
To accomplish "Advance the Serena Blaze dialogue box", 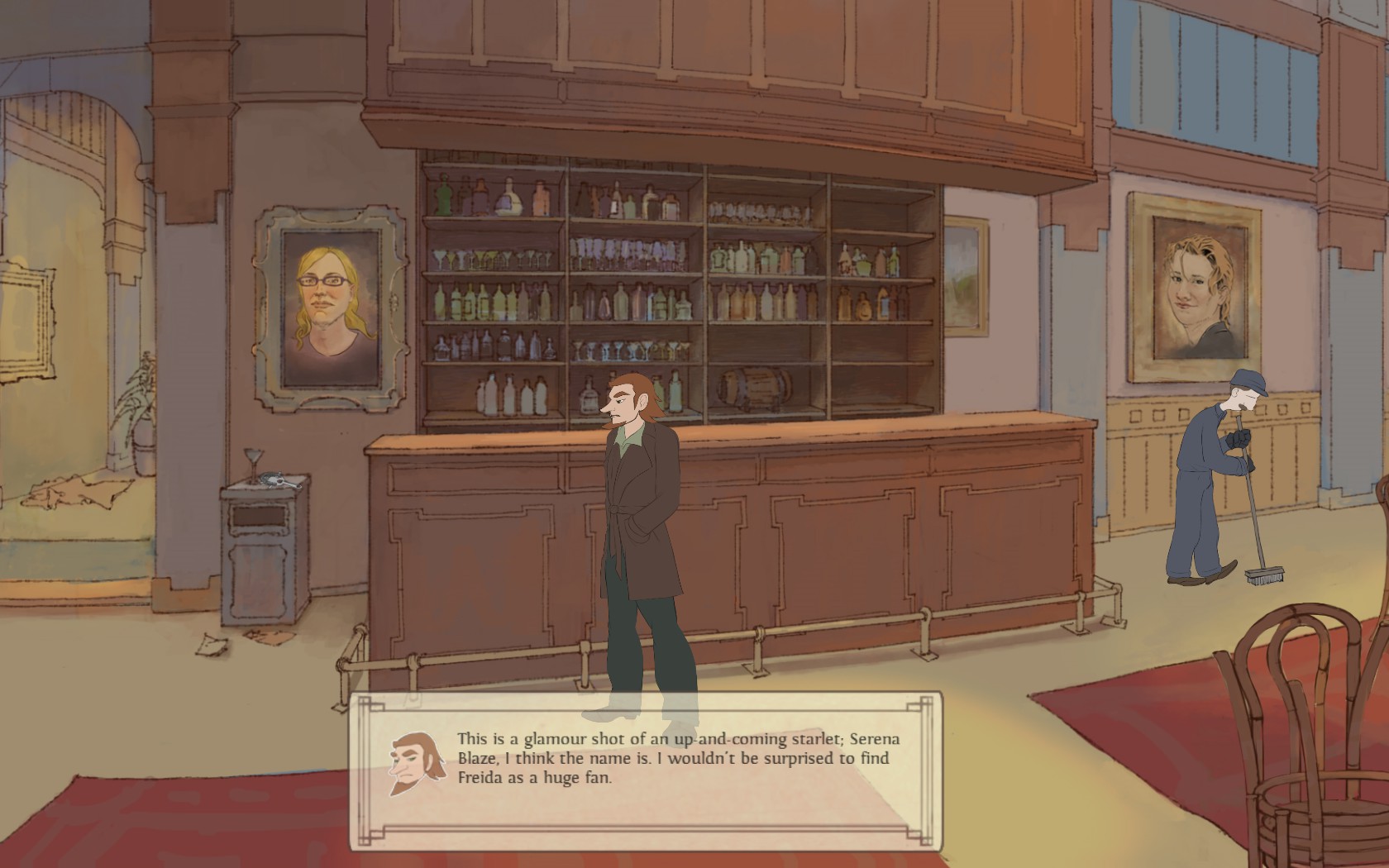I will [645, 770].
